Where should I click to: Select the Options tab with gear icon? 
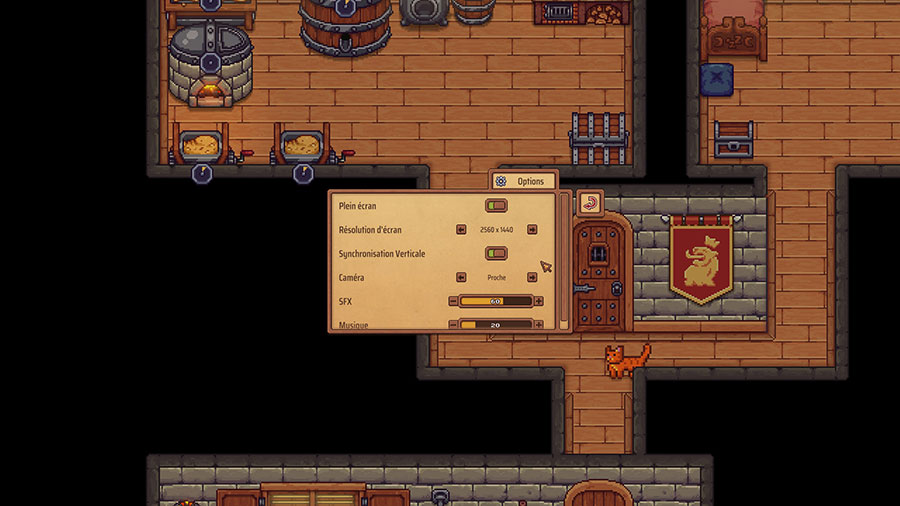click(x=522, y=181)
